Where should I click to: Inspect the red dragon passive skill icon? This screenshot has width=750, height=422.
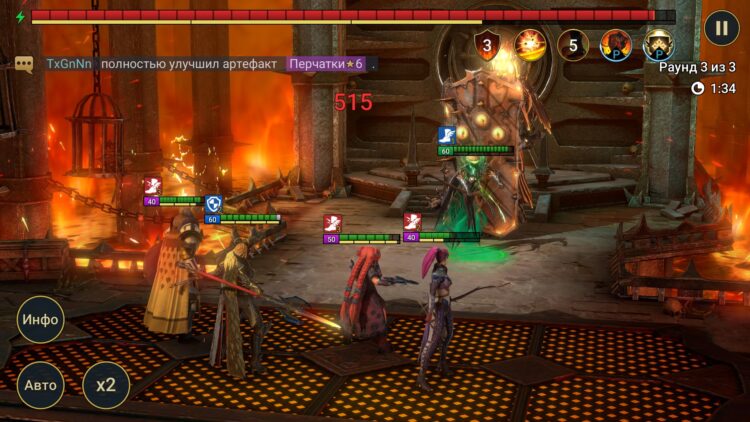[x=616, y=45]
